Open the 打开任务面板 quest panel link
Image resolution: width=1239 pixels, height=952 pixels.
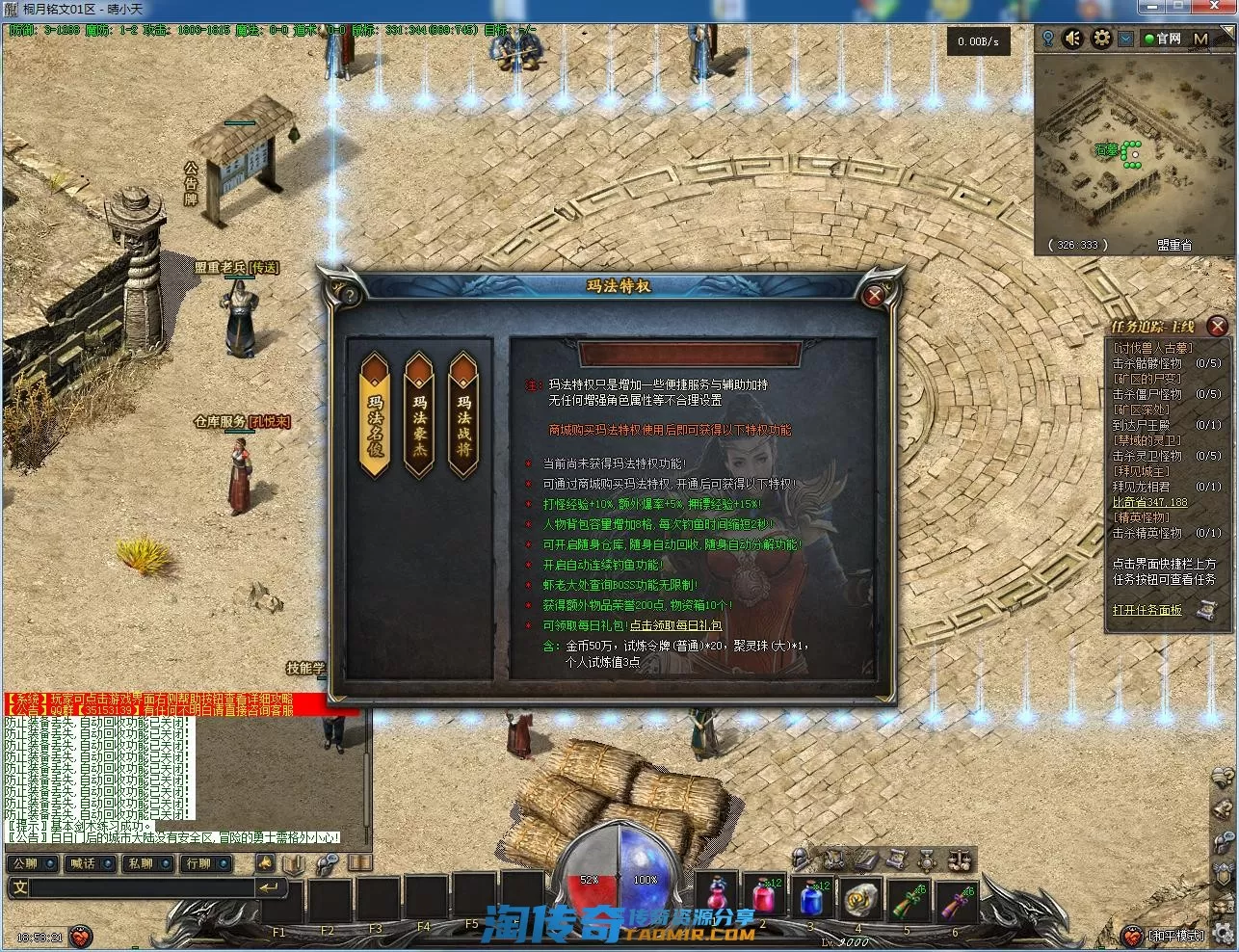pyautogui.click(x=1147, y=610)
